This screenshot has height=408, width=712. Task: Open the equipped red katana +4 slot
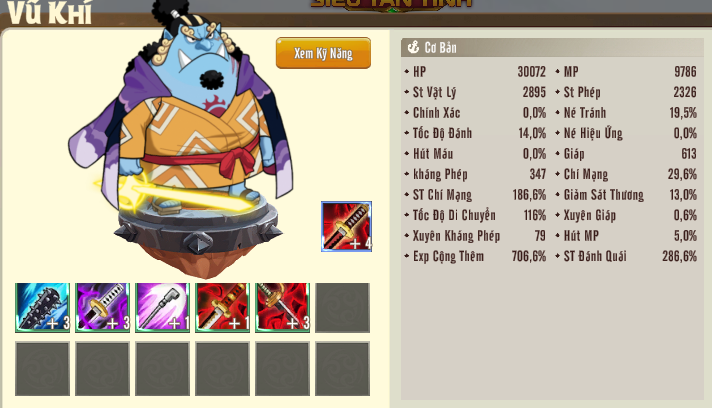(346, 226)
